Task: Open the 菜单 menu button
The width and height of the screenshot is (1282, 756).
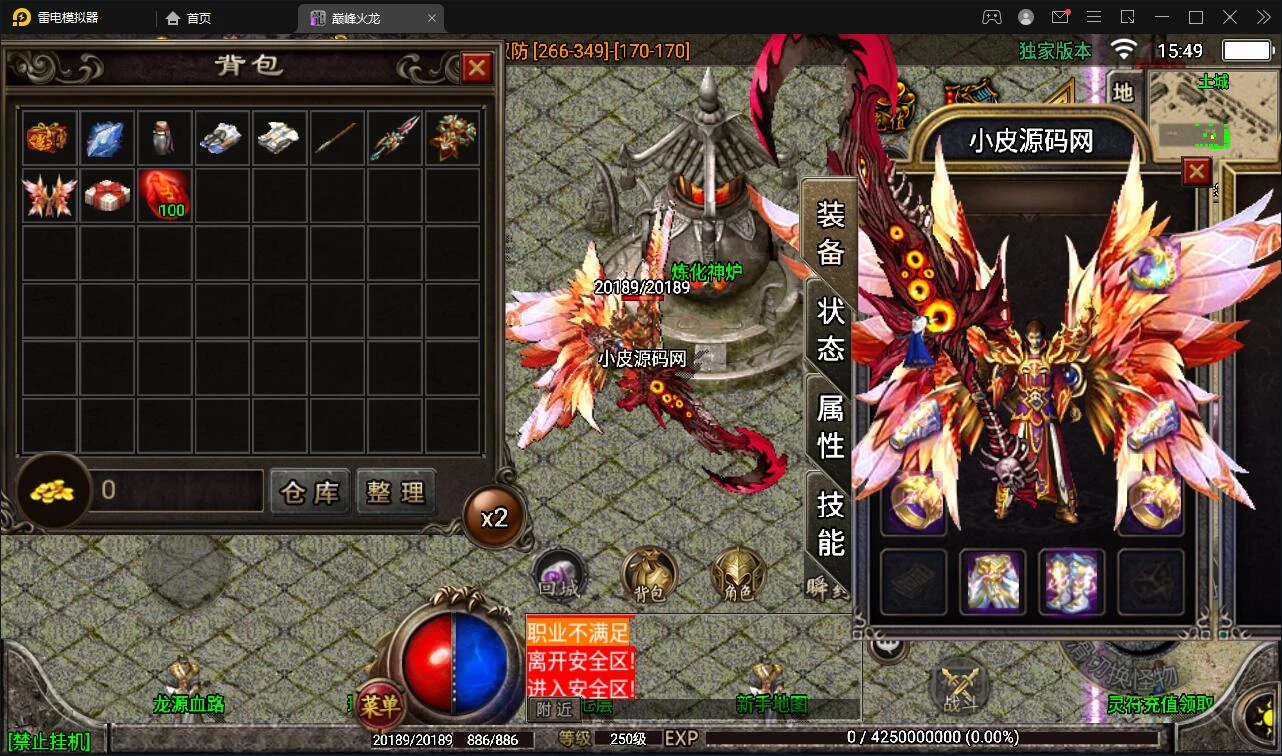Action: tap(379, 706)
